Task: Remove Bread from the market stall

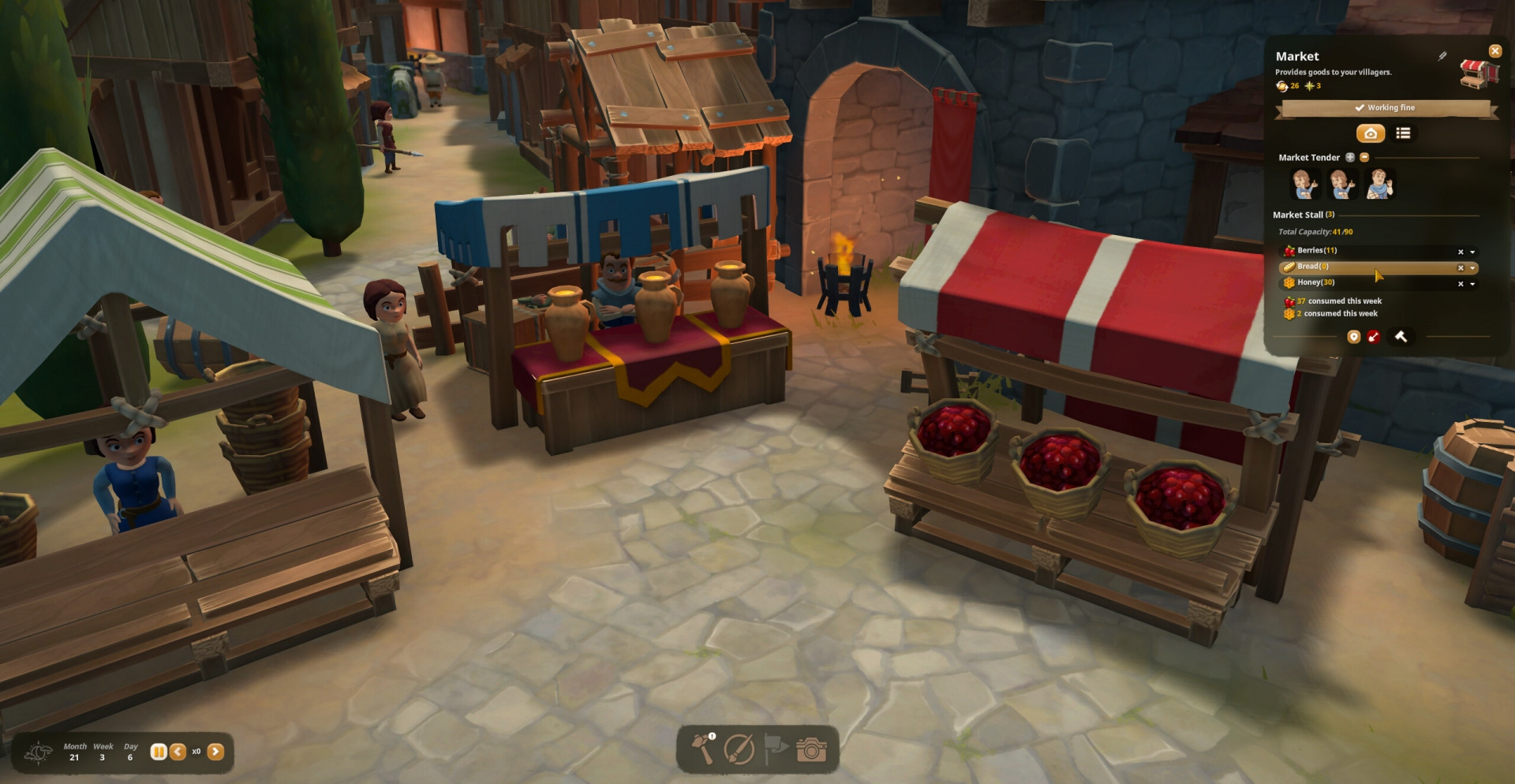Action: pyautogui.click(x=1461, y=267)
